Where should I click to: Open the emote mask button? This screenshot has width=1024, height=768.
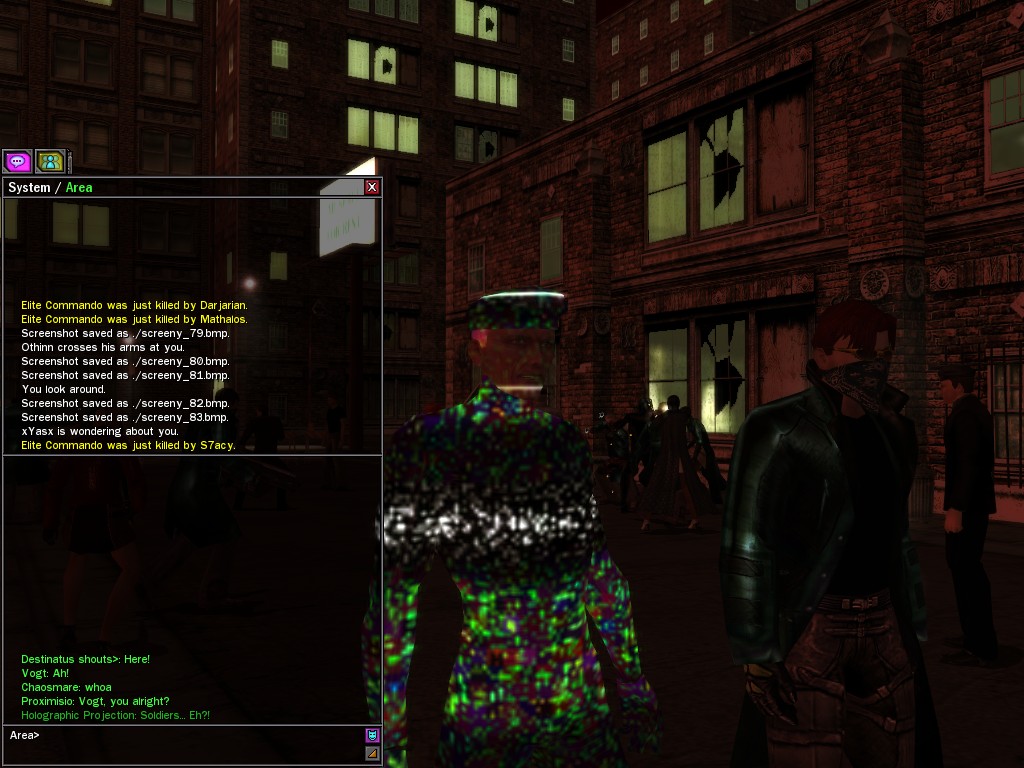point(373,735)
